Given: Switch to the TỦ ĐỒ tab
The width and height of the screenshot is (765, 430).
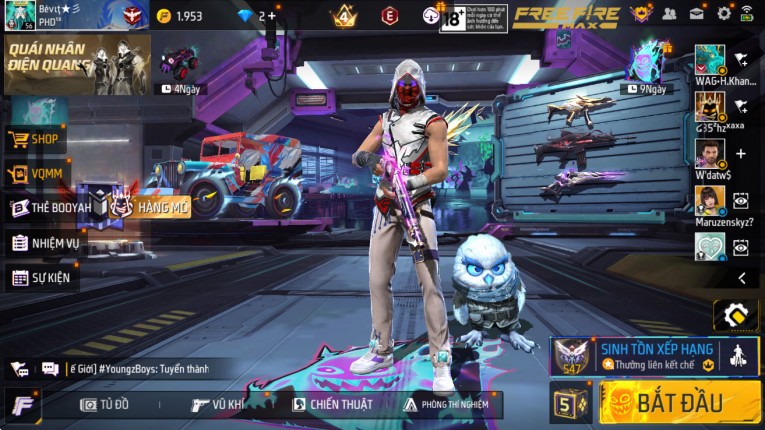Looking at the screenshot, I should pyautogui.click(x=105, y=404).
